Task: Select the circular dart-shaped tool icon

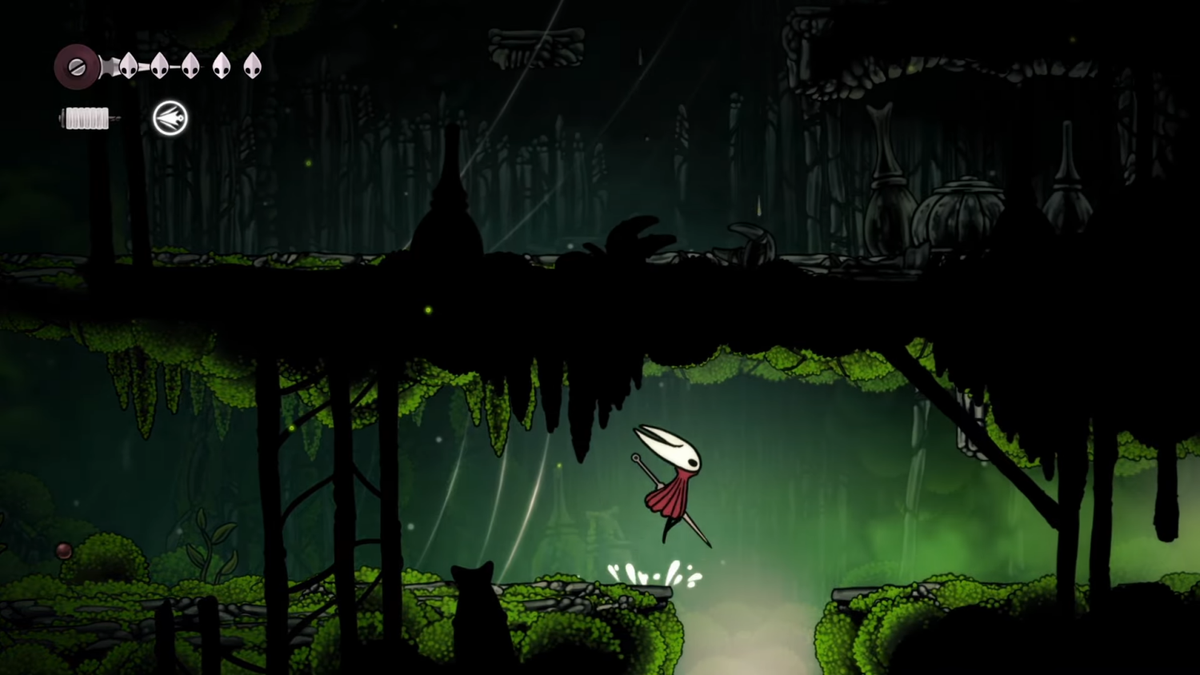Action: pos(170,119)
